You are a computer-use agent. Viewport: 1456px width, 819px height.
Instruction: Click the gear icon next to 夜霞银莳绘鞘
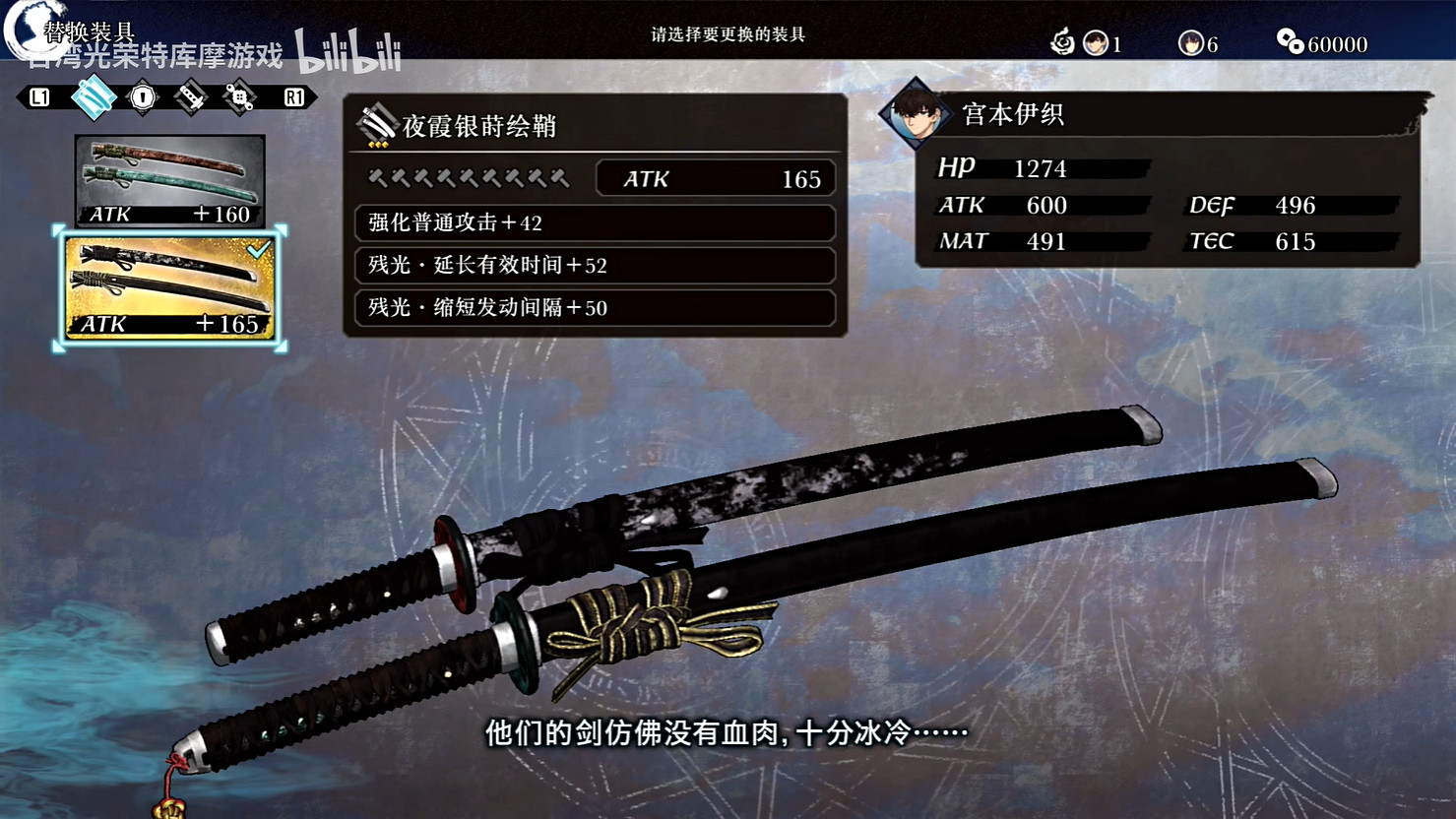[x=377, y=121]
